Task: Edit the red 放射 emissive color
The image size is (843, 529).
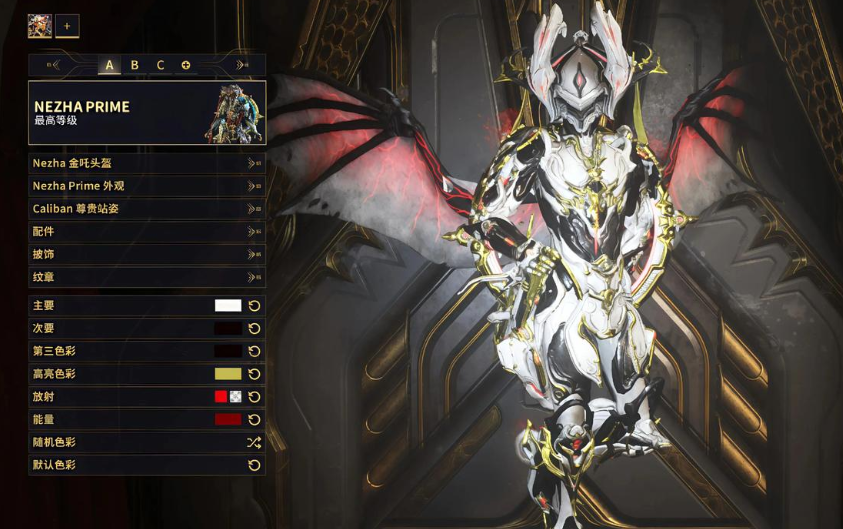Action: point(221,397)
